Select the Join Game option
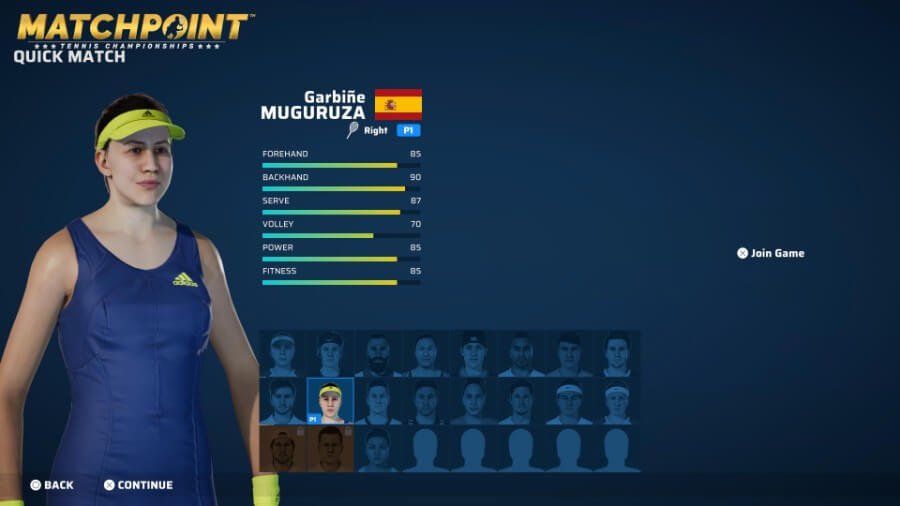900x506 pixels. [x=770, y=253]
